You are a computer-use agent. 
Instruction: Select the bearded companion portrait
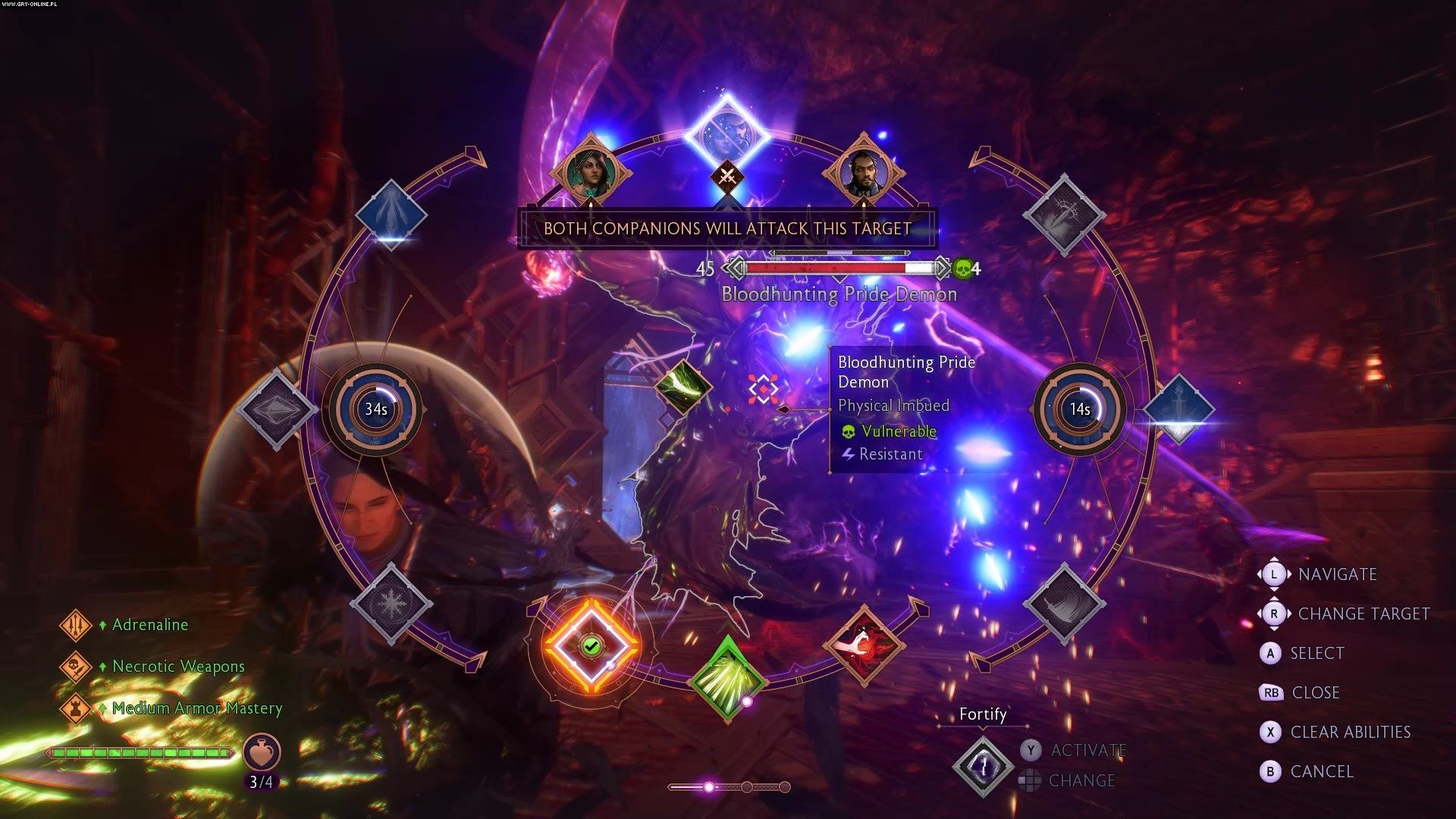click(863, 172)
